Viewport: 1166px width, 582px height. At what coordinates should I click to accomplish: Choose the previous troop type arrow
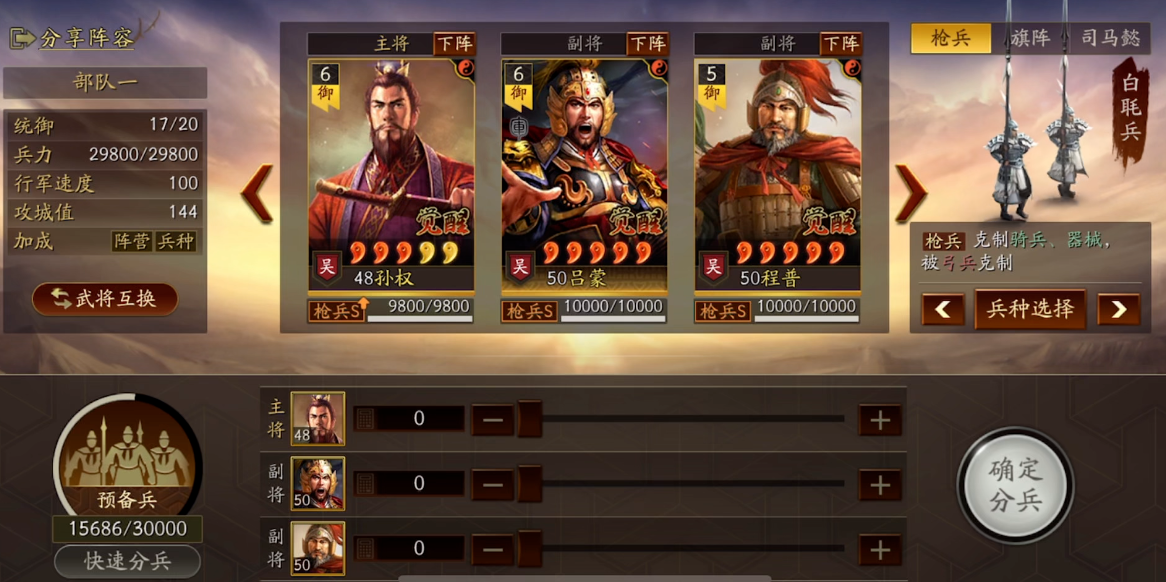[x=942, y=309]
